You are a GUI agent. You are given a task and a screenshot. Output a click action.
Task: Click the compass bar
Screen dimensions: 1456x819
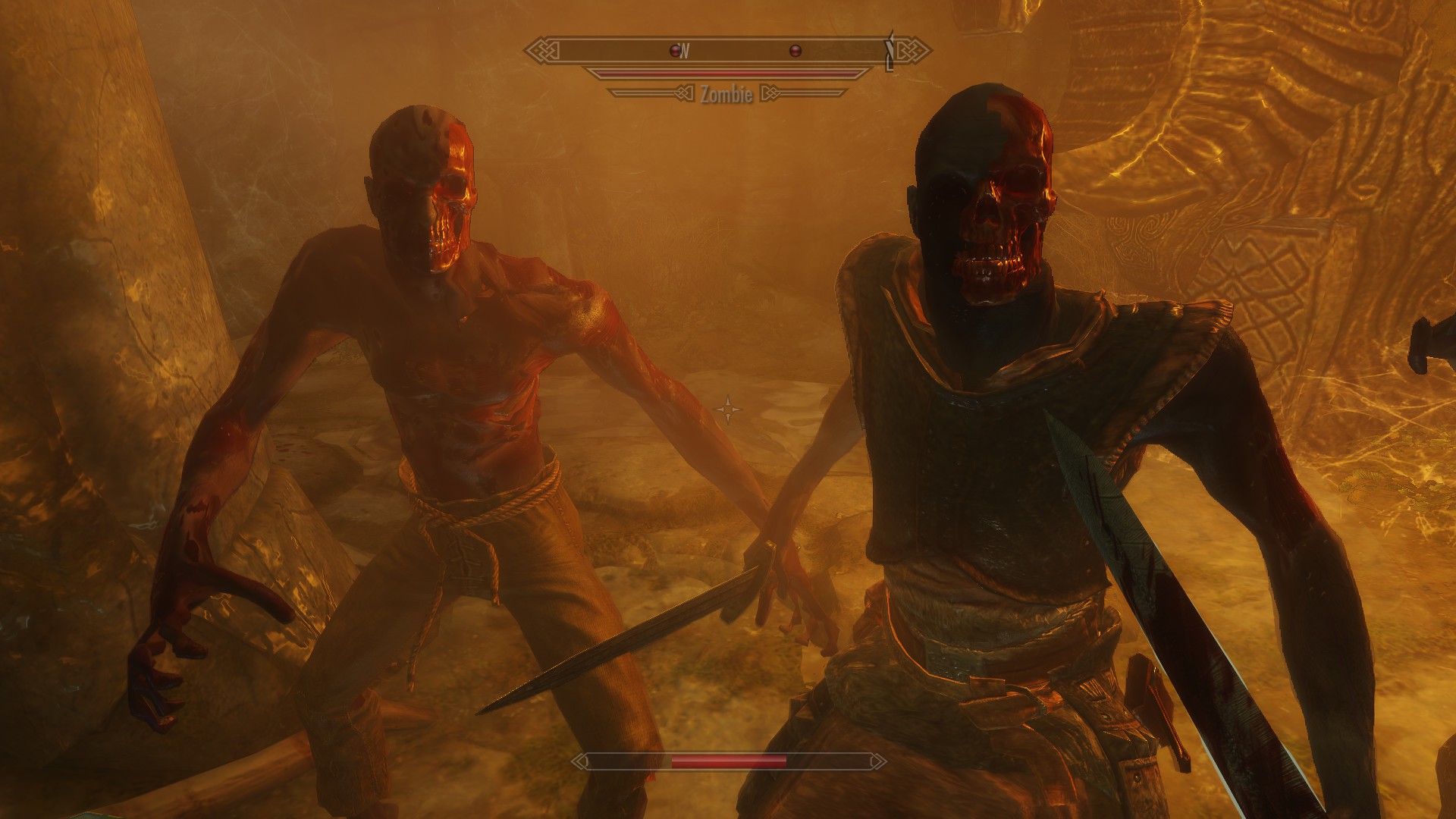click(x=728, y=51)
